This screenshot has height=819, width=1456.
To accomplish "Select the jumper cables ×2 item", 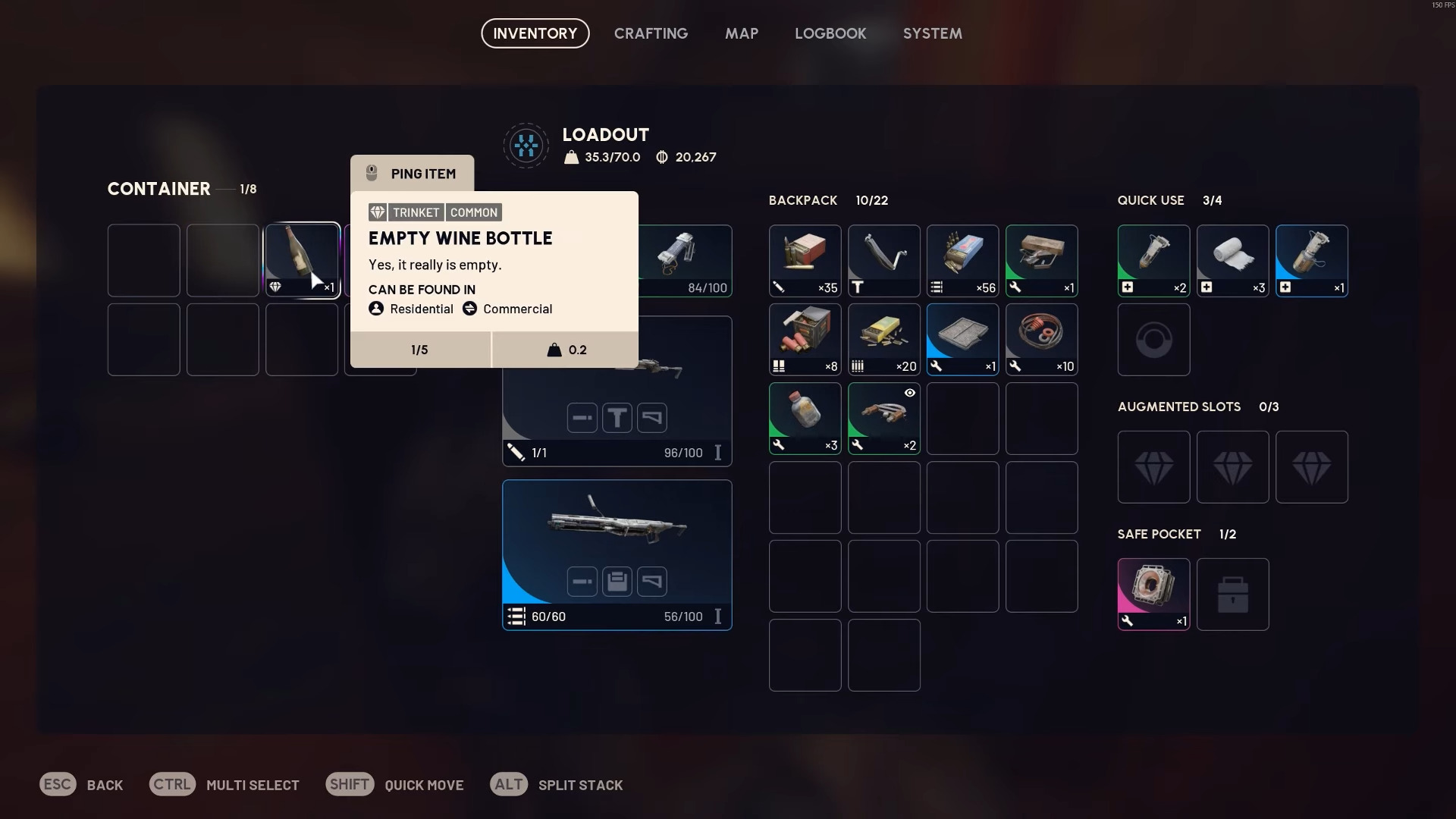I will [x=883, y=418].
